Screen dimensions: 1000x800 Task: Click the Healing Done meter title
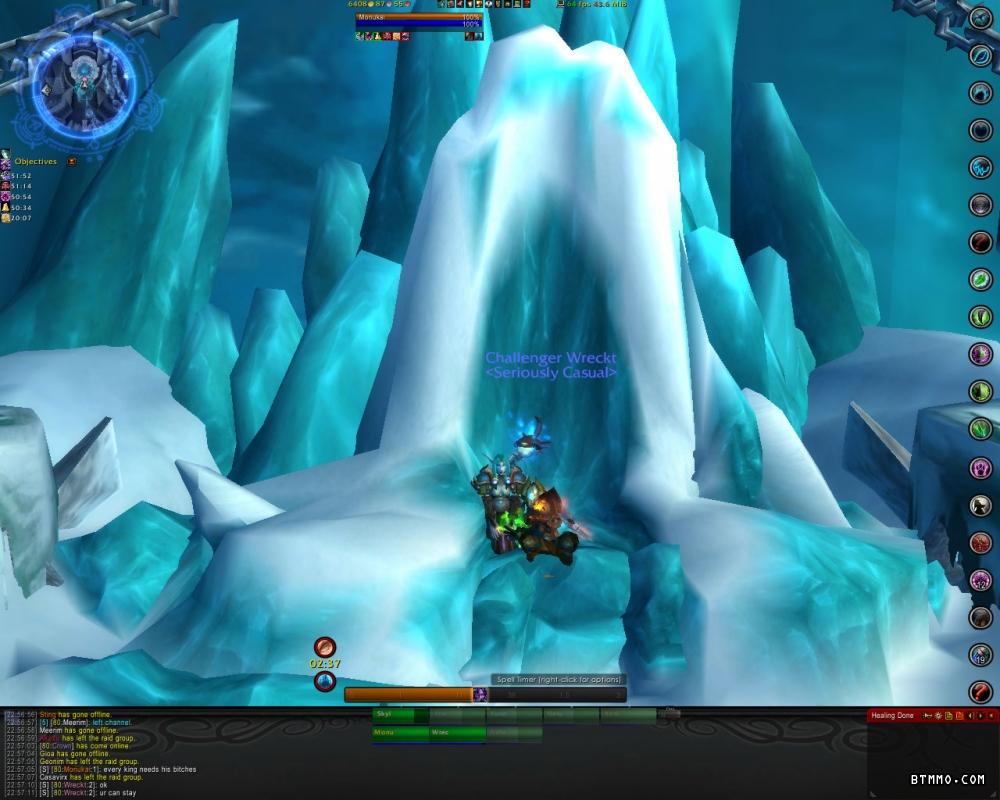pyautogui.click(x=893, y=716)
